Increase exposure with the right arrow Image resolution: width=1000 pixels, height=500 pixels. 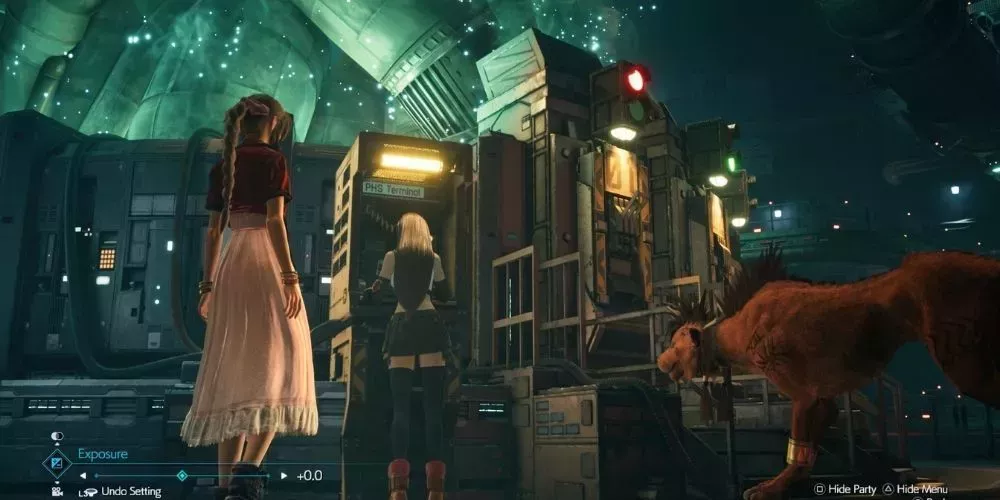(284, 476)
